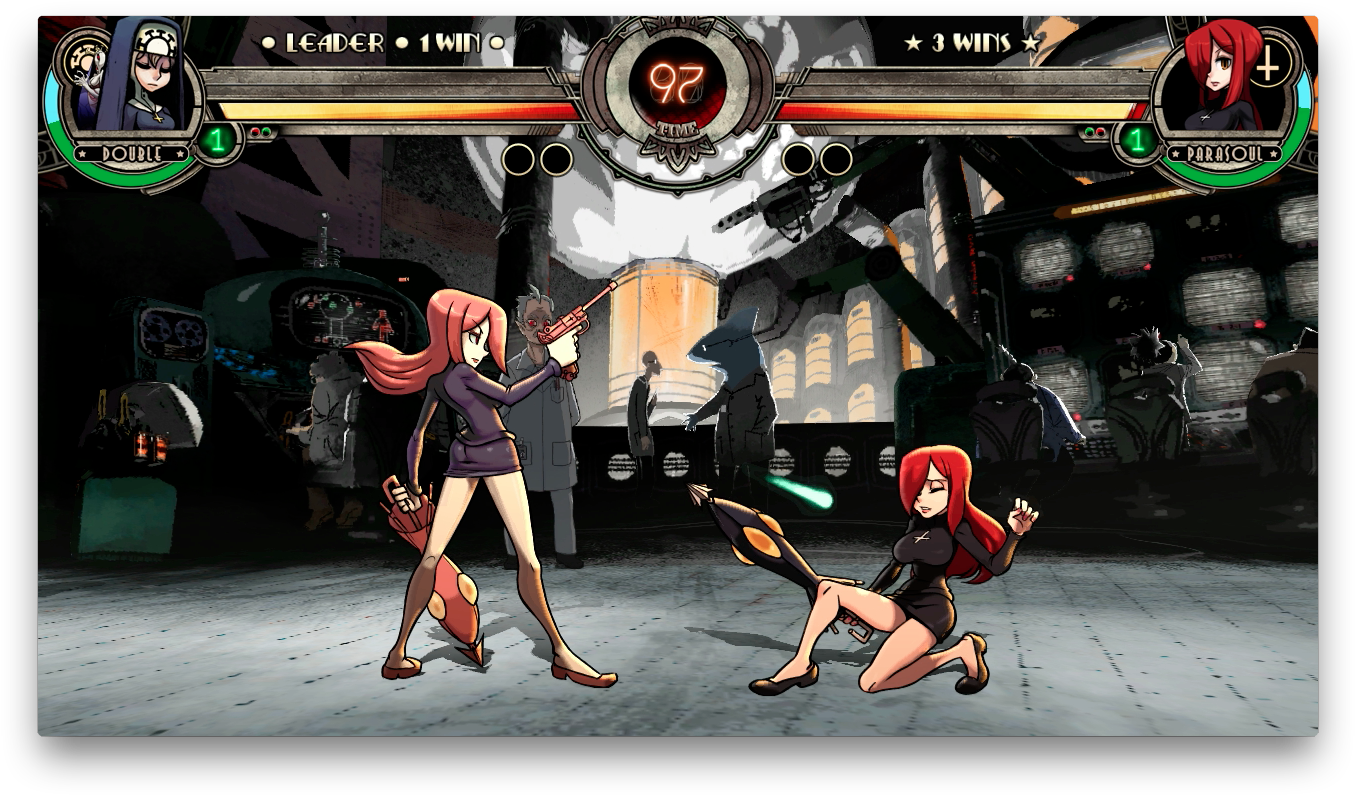Viewport: 1355px width, 795px height.
Task: Click the TIME emblem under the 97 counter
Action: coord(678,128)
